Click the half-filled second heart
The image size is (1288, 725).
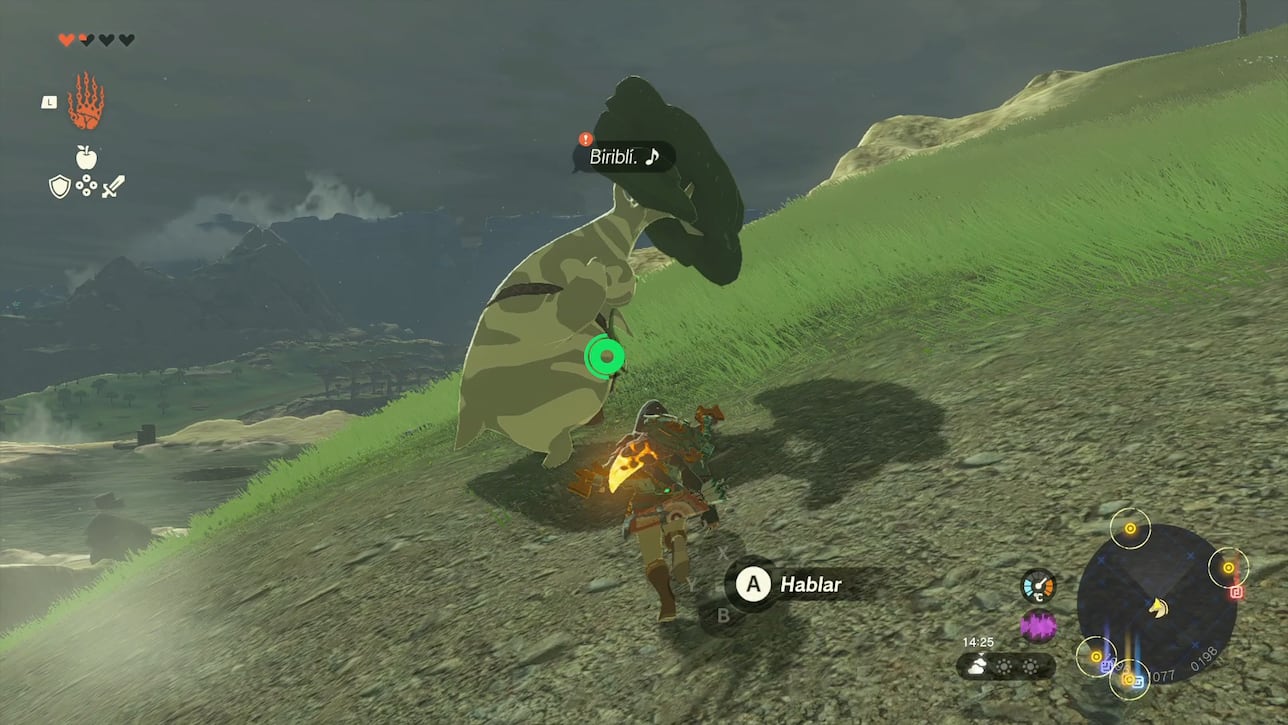pyautogui.click(x=85, y=39)
